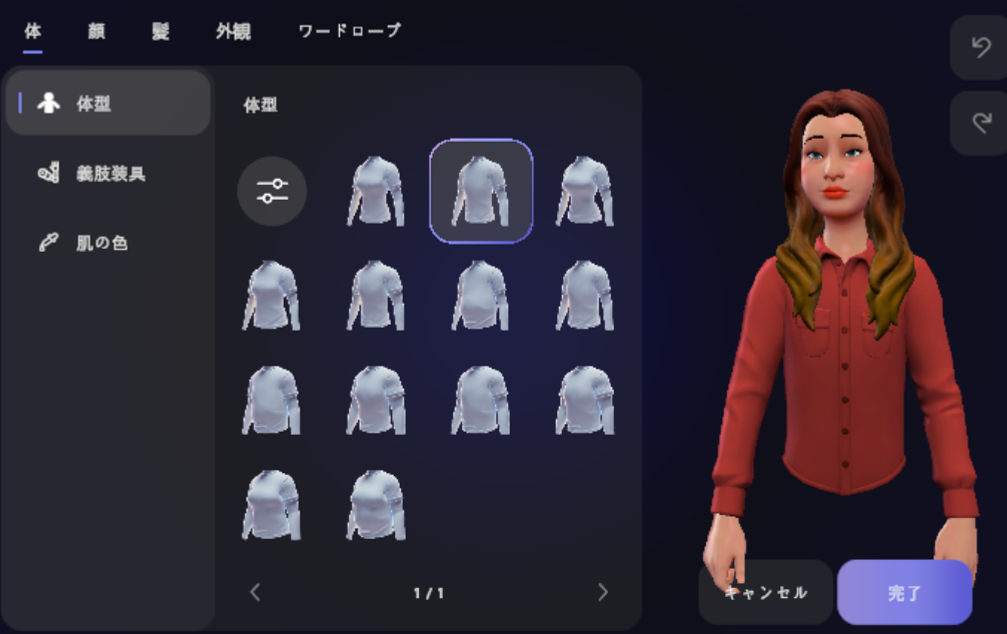Go to the previous page arrow

click(255, 592)
